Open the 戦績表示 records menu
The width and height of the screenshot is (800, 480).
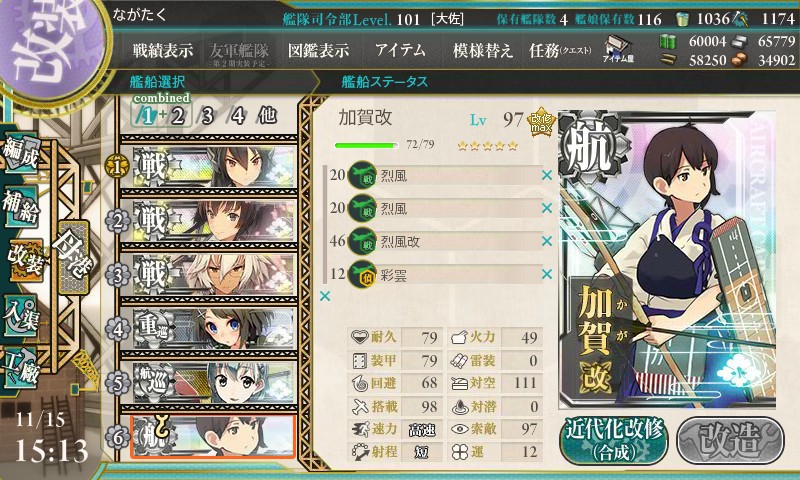[165, 50]
